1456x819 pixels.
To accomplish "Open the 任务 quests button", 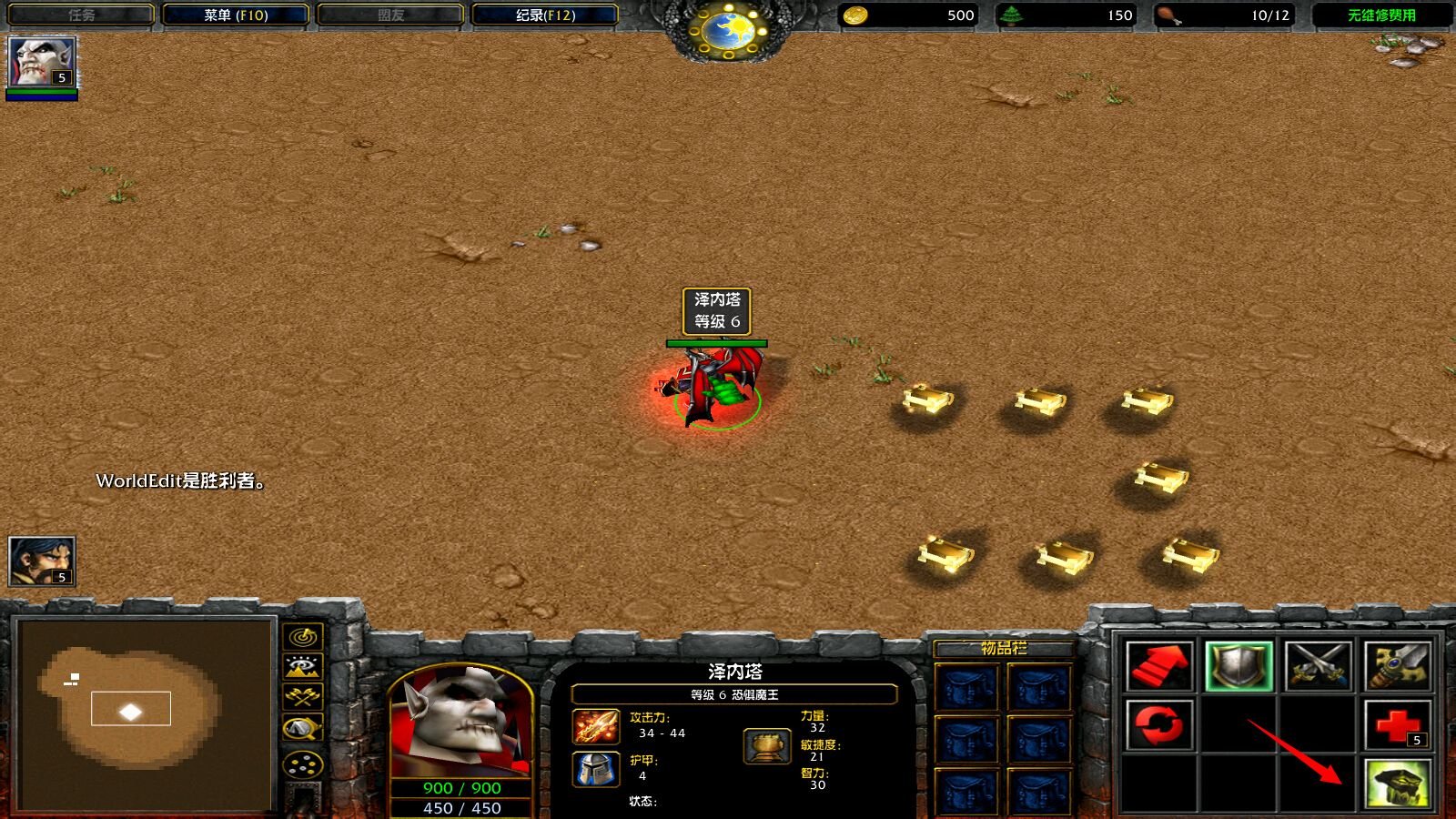I will (x=81, y=15).
